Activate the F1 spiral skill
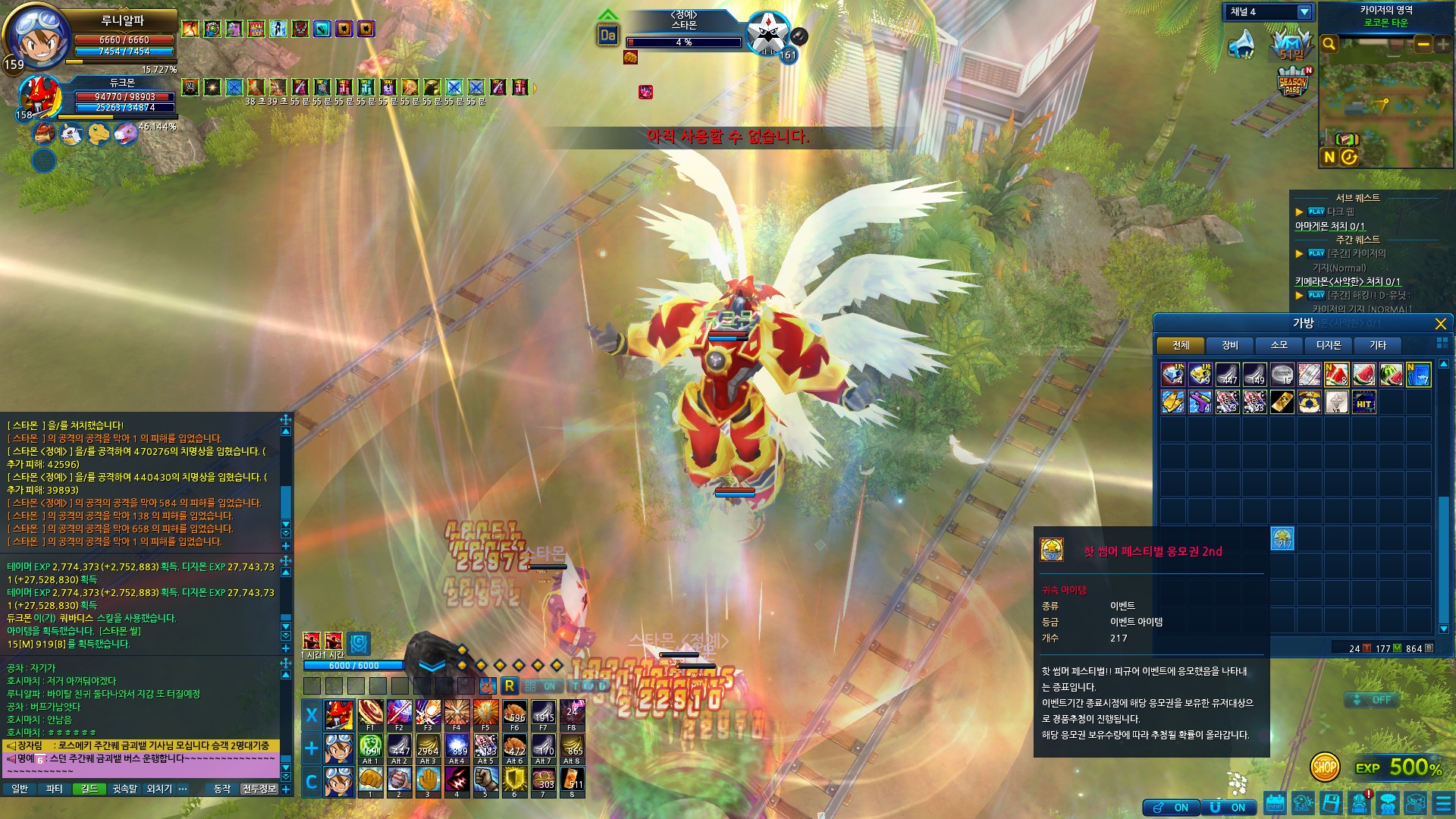 [x=370, y=713]
